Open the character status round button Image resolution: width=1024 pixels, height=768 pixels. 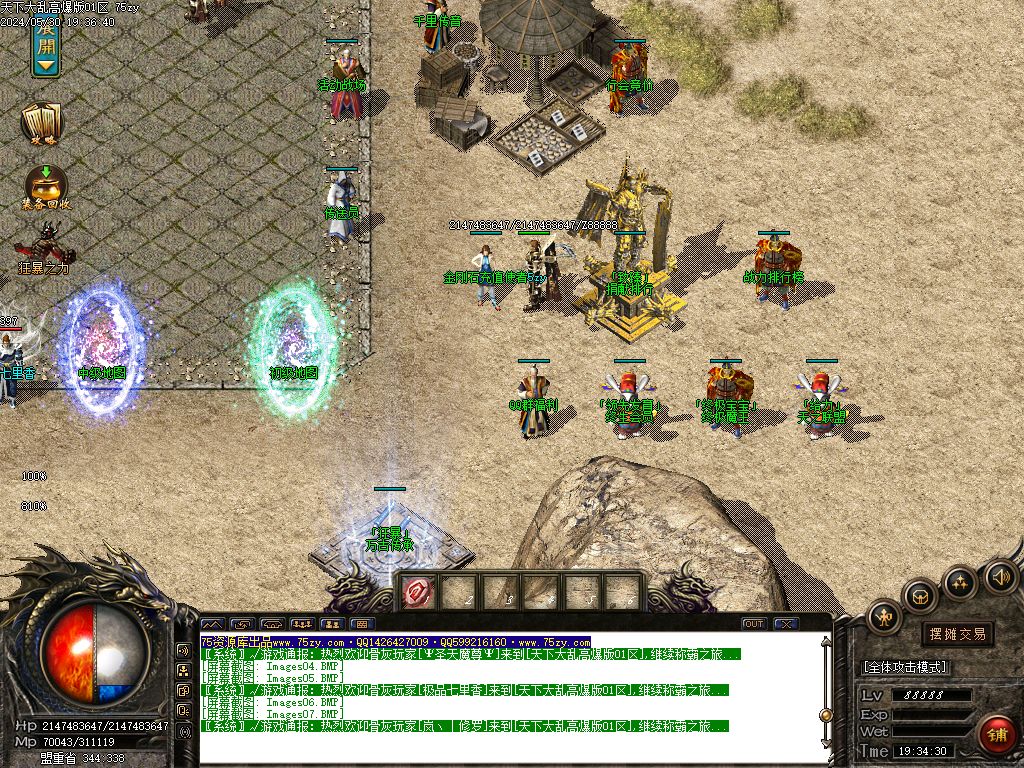pyautogui.click(x=884, y=617)
